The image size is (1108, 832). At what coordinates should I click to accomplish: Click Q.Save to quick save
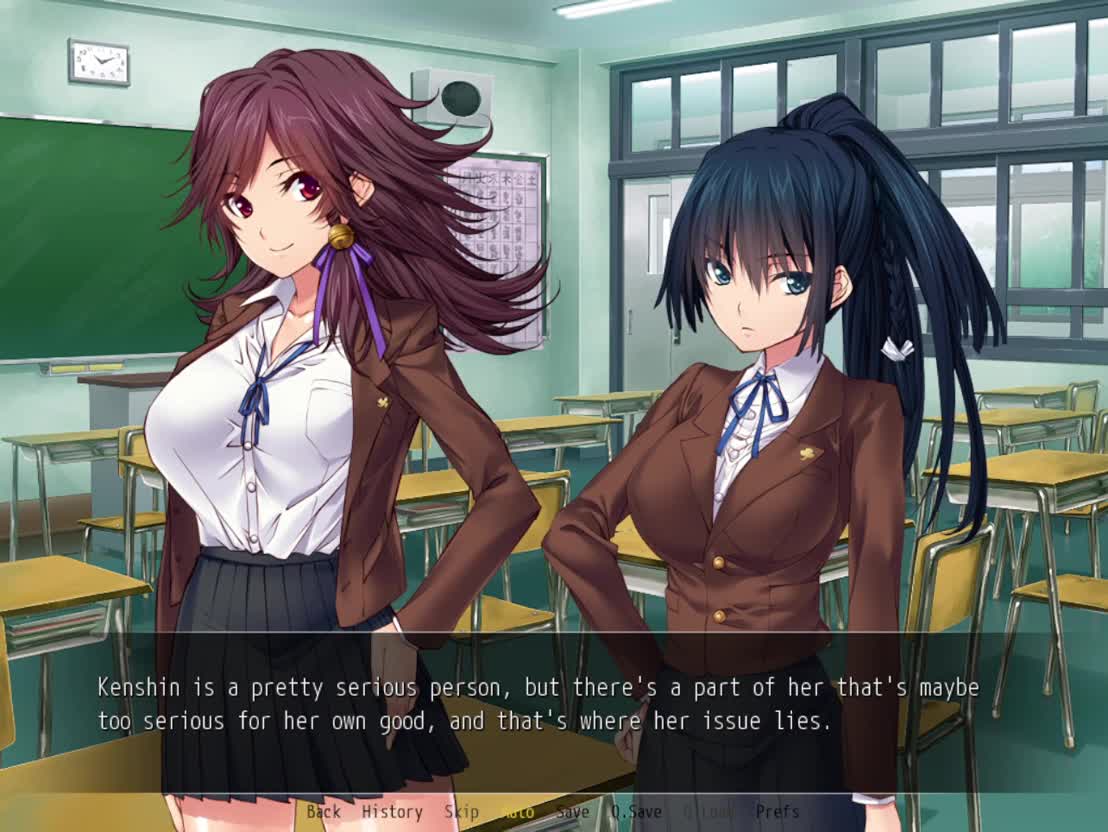636,812
